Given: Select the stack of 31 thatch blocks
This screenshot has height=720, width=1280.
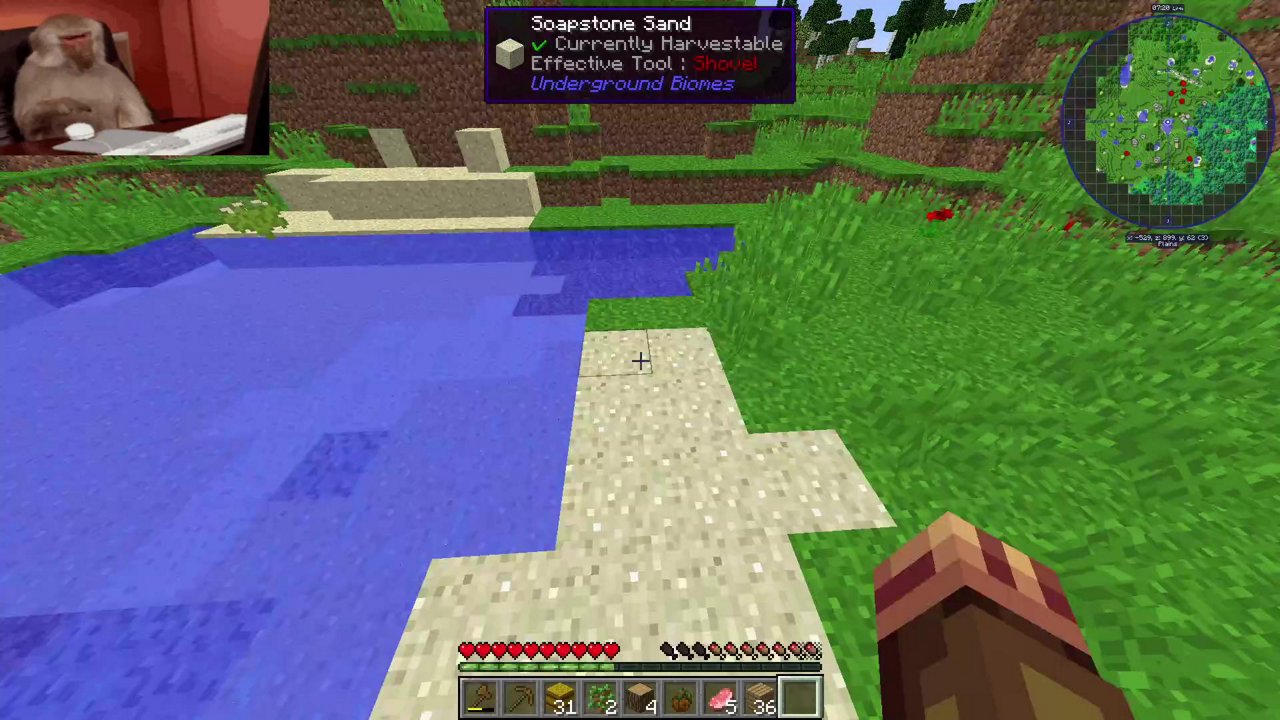Looking at the screenshot, I should [x=560, y=696].
